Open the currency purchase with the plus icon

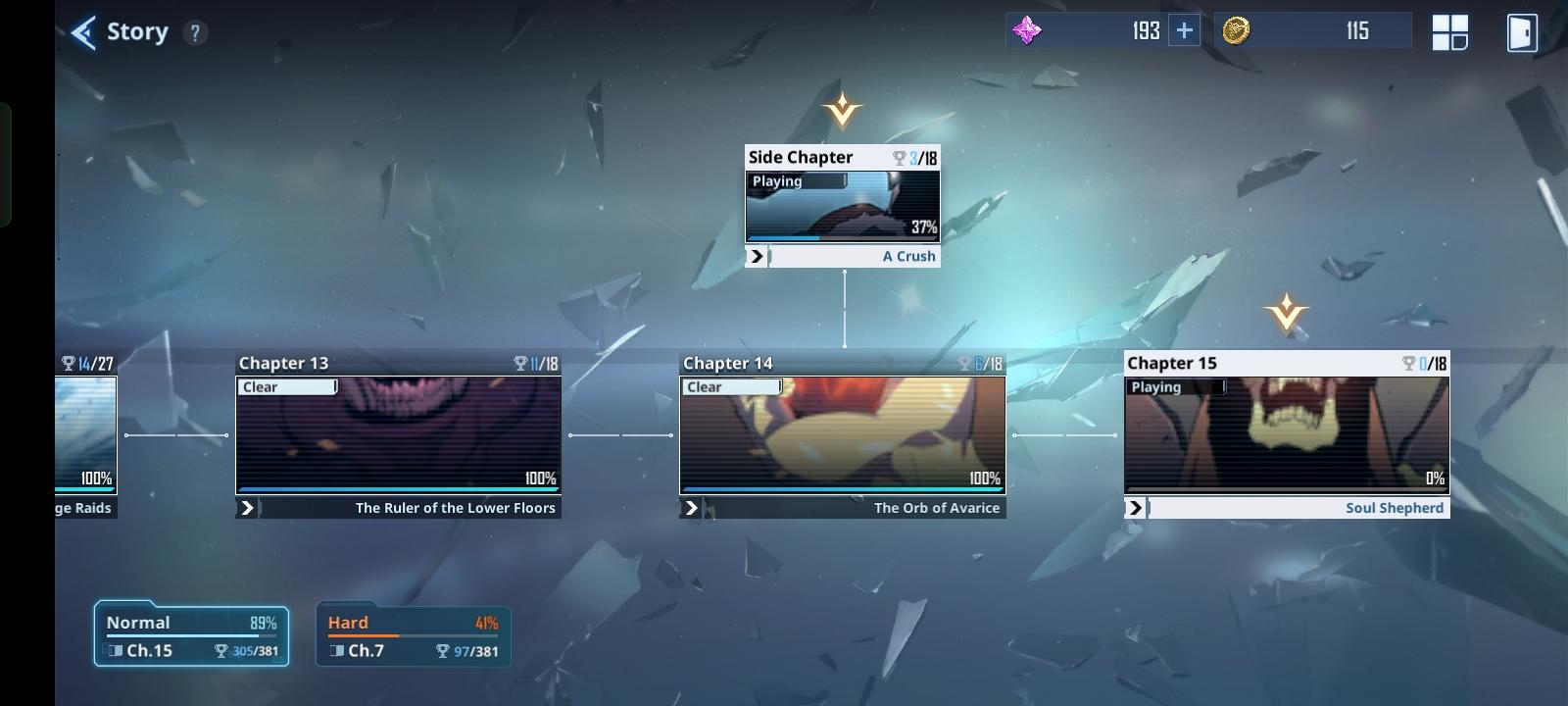point(1184,29)
